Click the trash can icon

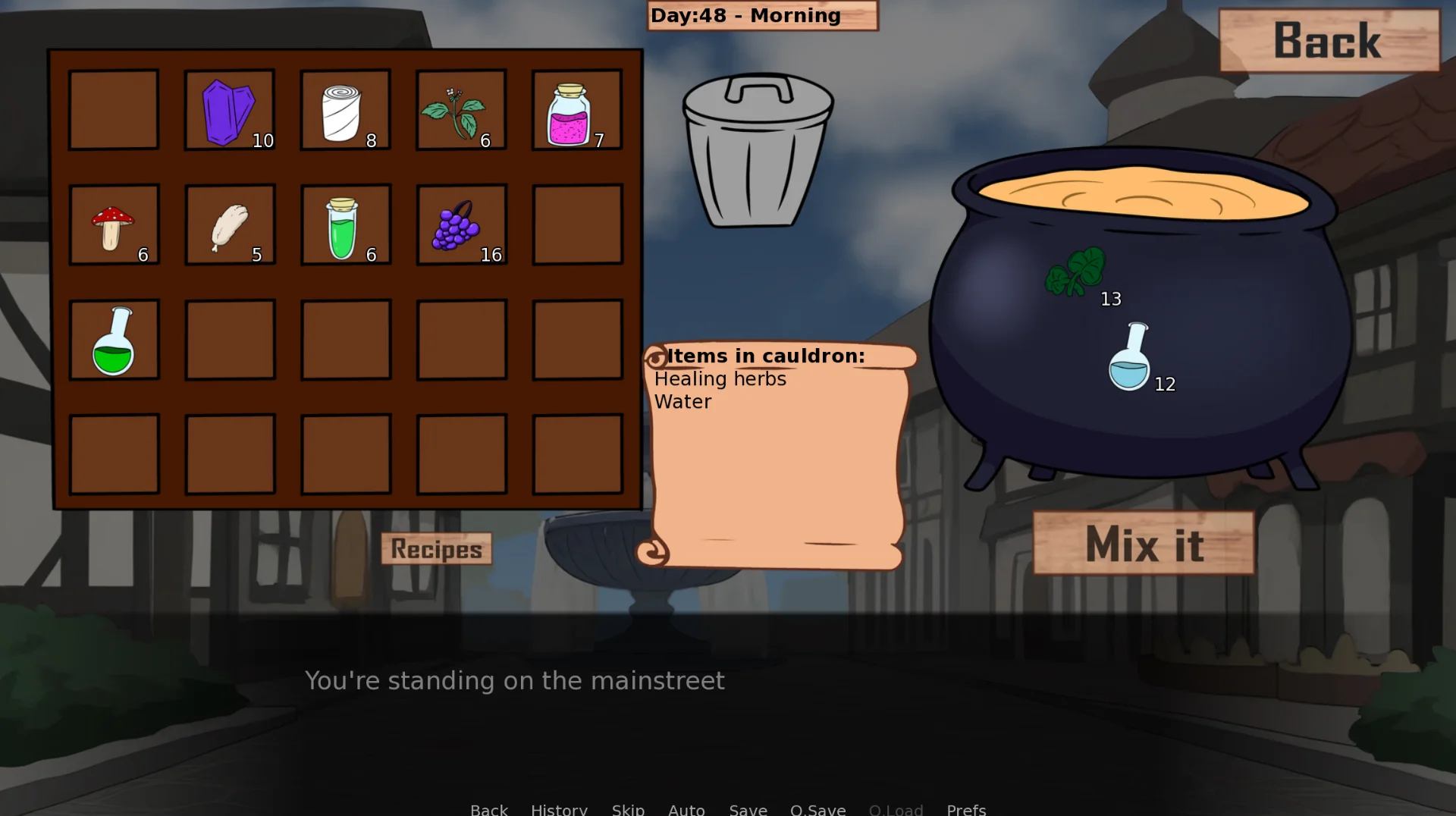coord(758,150)
